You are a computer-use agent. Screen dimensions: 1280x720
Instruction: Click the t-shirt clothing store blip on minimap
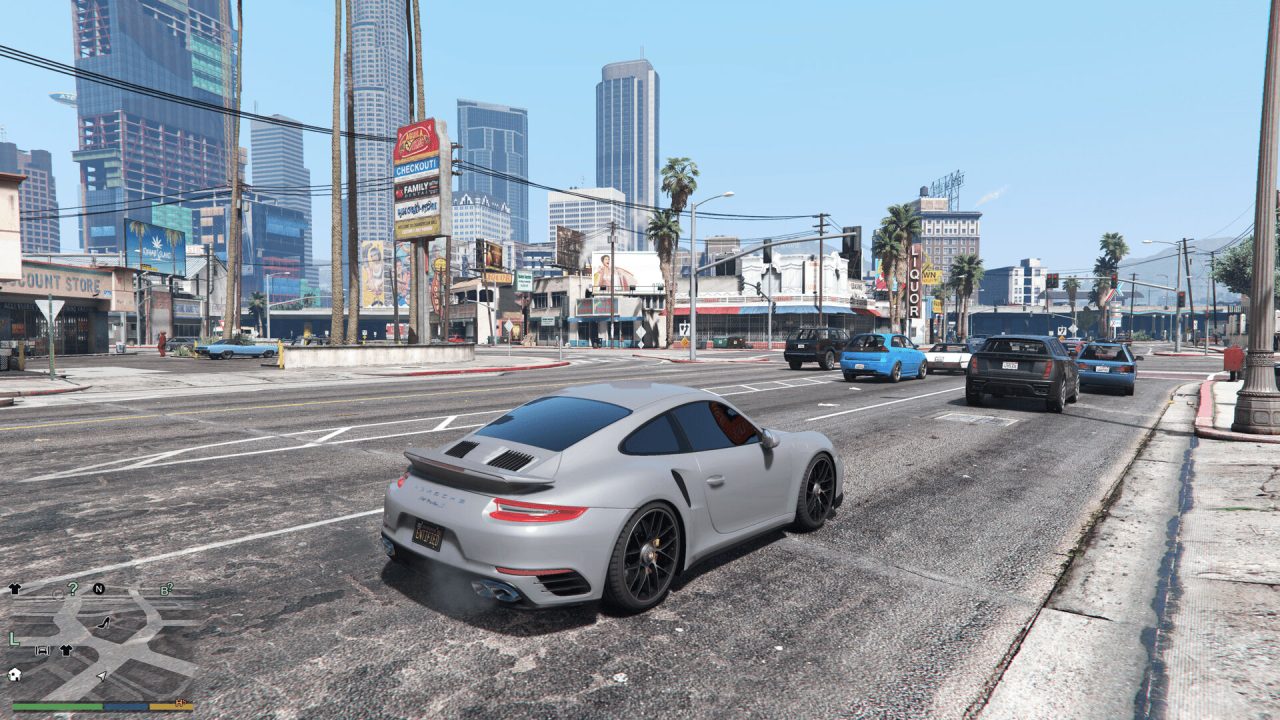14,588
